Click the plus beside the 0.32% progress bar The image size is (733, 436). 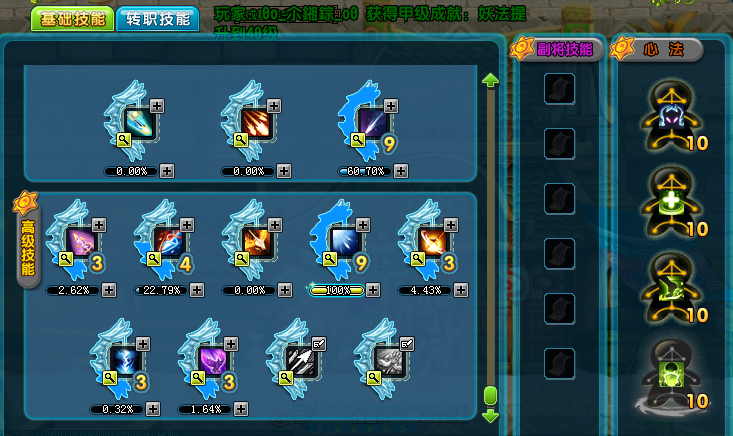[x=153, y=408]
